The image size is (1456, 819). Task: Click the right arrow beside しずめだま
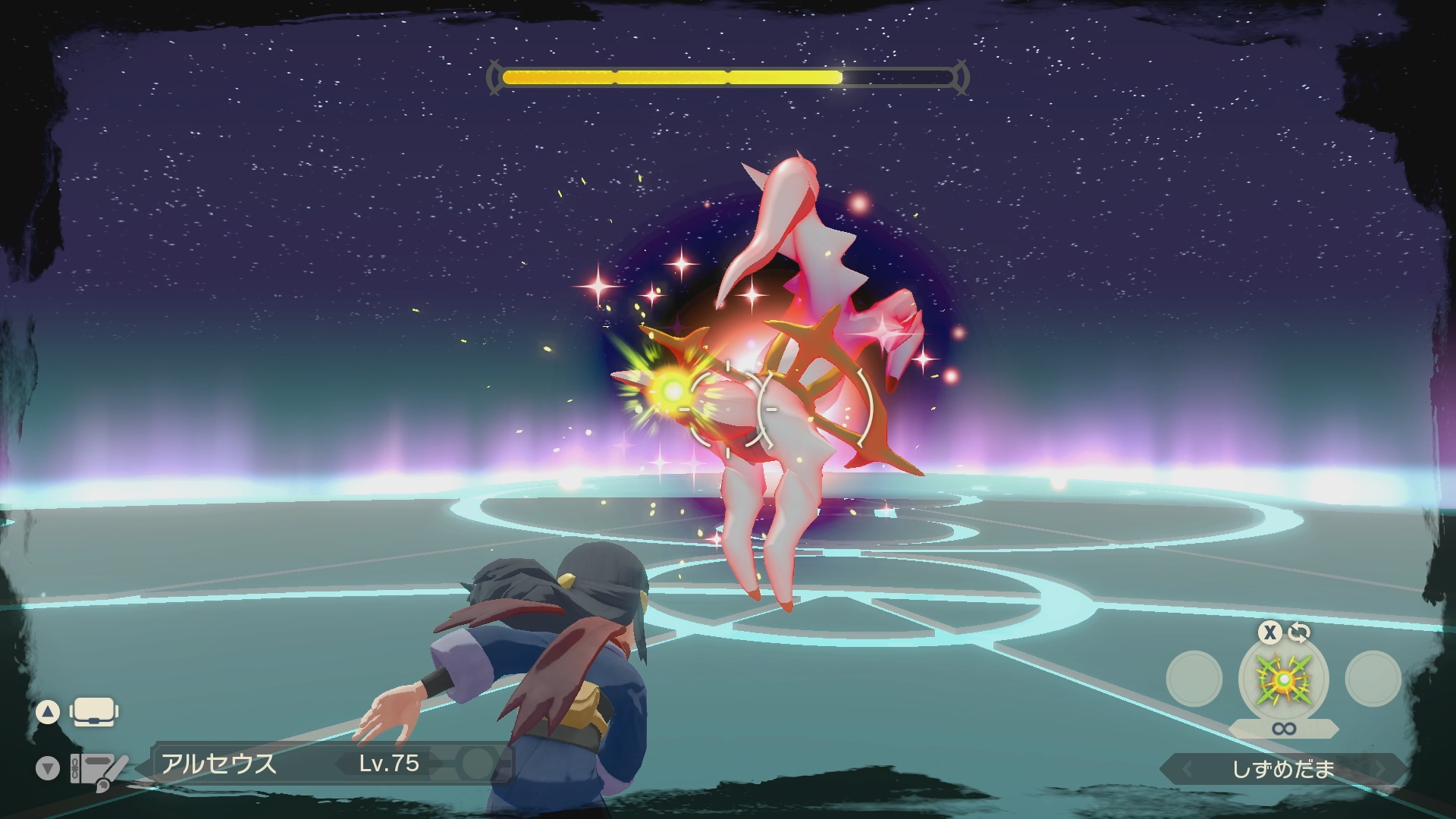tap(1380, 770)
